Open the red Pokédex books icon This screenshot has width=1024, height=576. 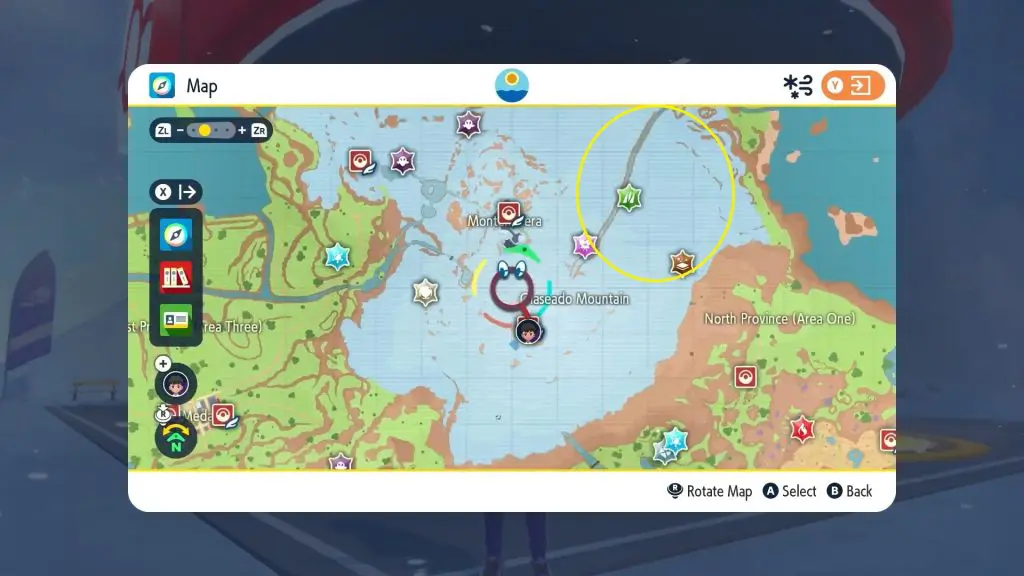(176, 277)
